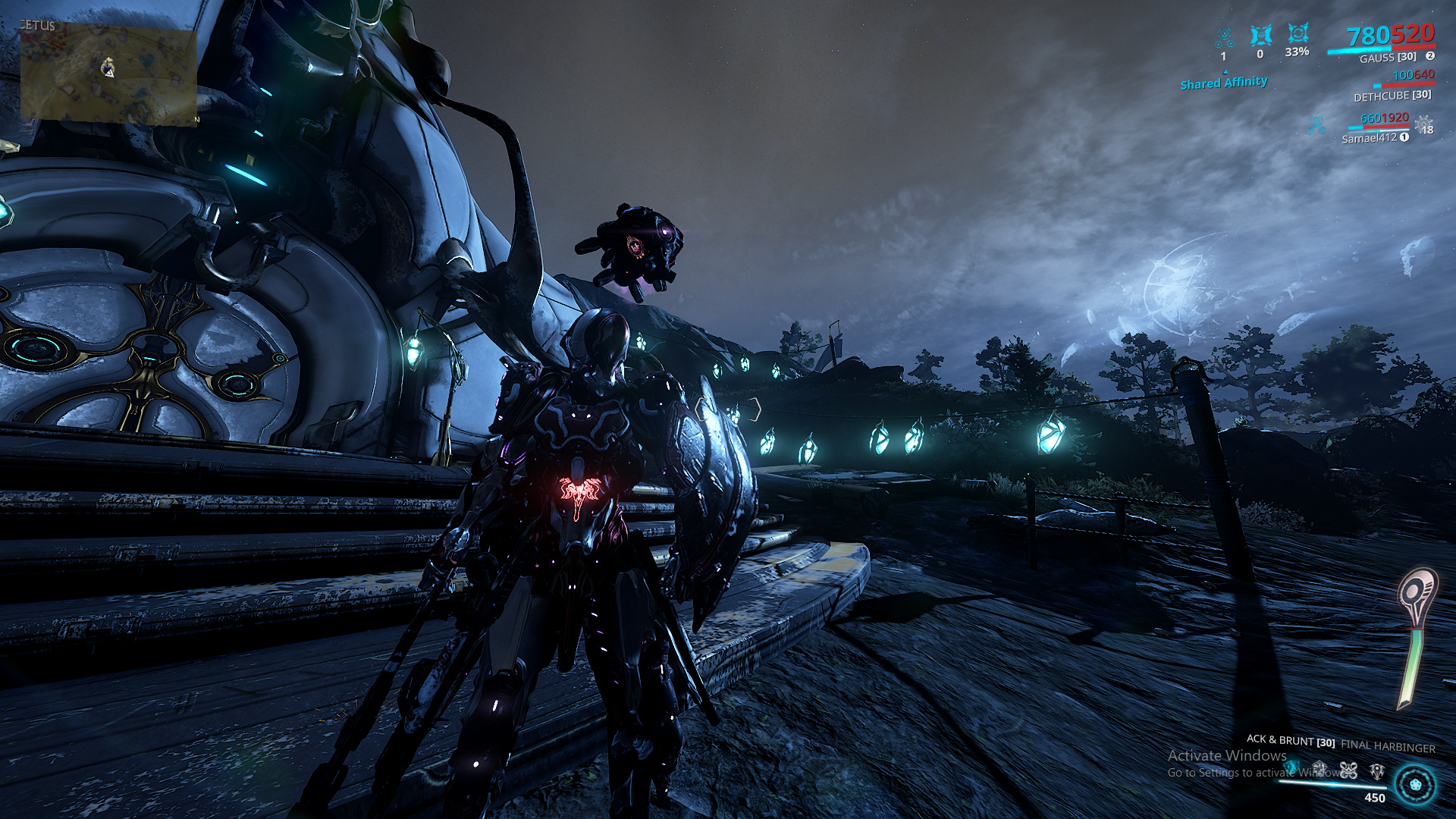Activate the Thermal Sunder ability icon
This screenshot has width=1456, height=819.
pos(1348,770)
